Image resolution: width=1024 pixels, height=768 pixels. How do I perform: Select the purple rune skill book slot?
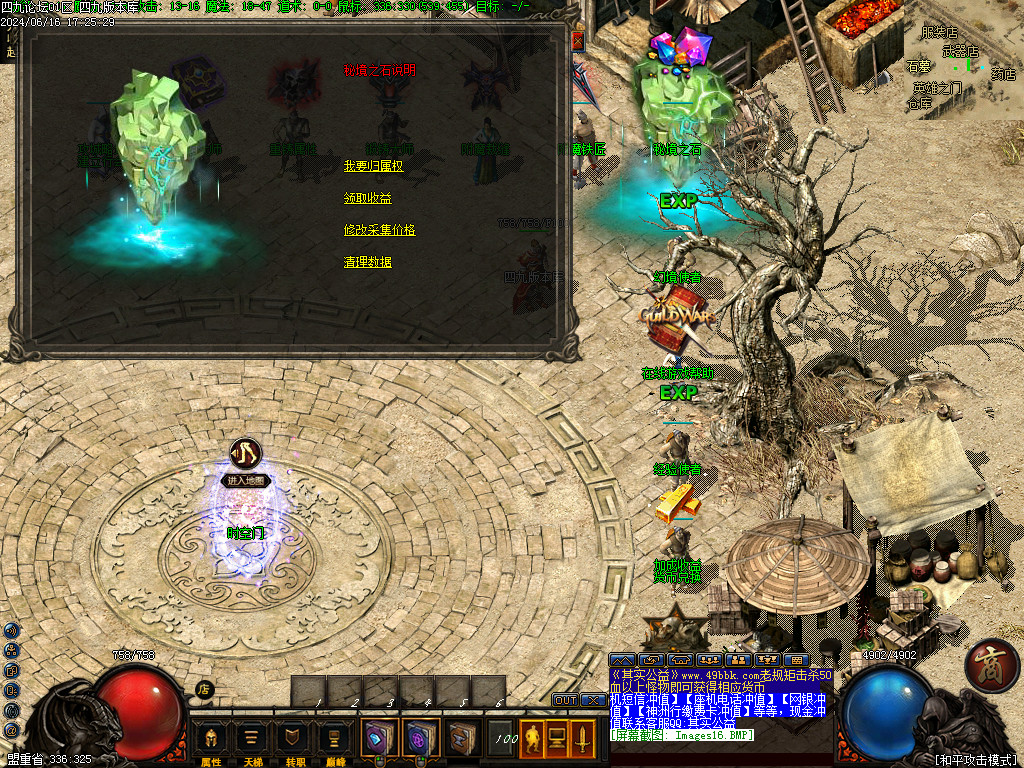(x=420, y=738)
